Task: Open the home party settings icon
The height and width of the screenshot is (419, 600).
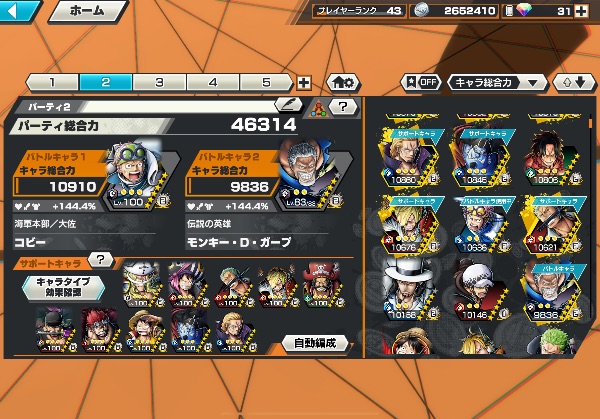Action: tap(340, 83)
